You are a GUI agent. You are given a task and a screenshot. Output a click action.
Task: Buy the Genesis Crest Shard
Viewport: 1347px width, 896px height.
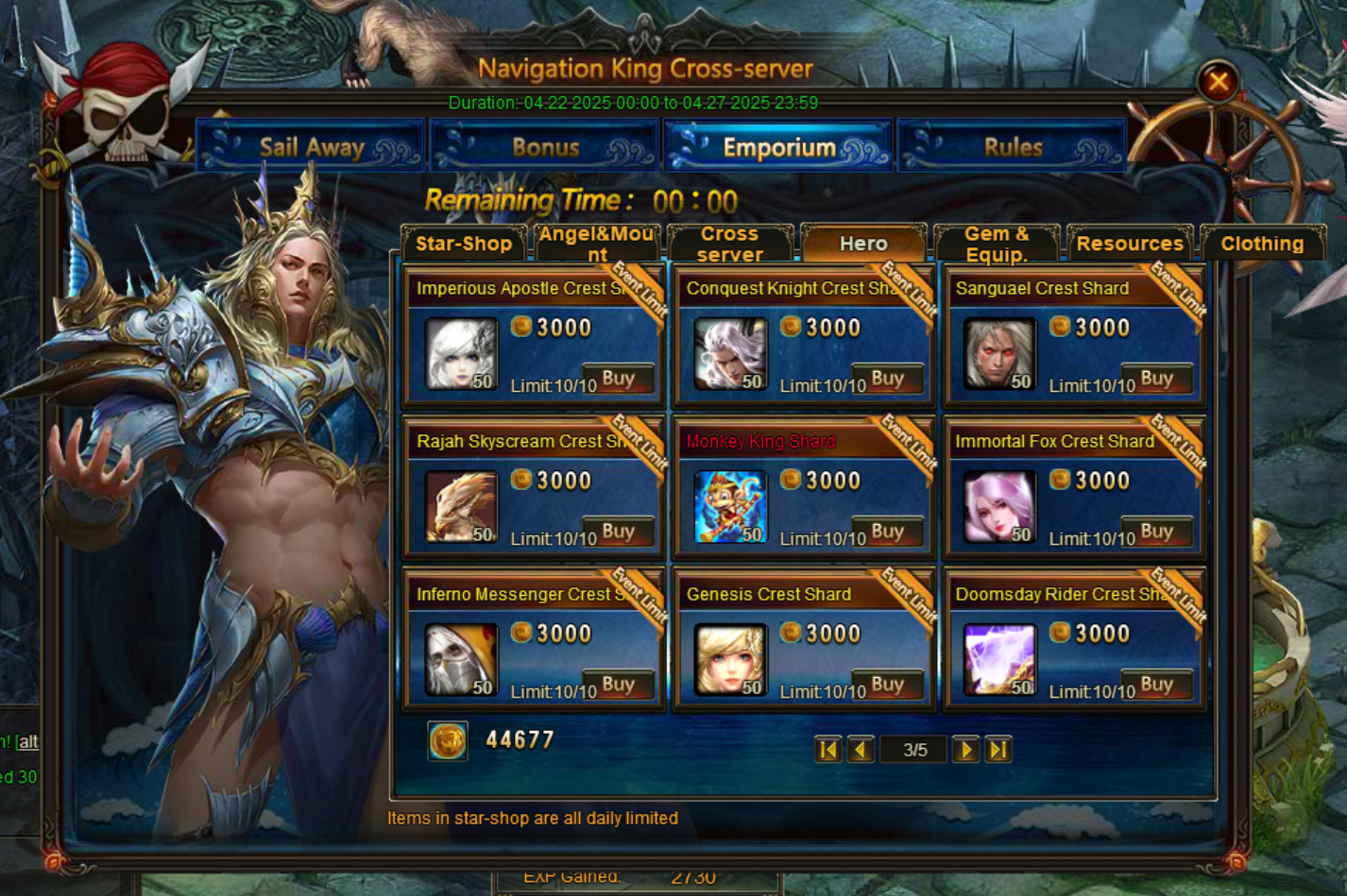point(887,685)
